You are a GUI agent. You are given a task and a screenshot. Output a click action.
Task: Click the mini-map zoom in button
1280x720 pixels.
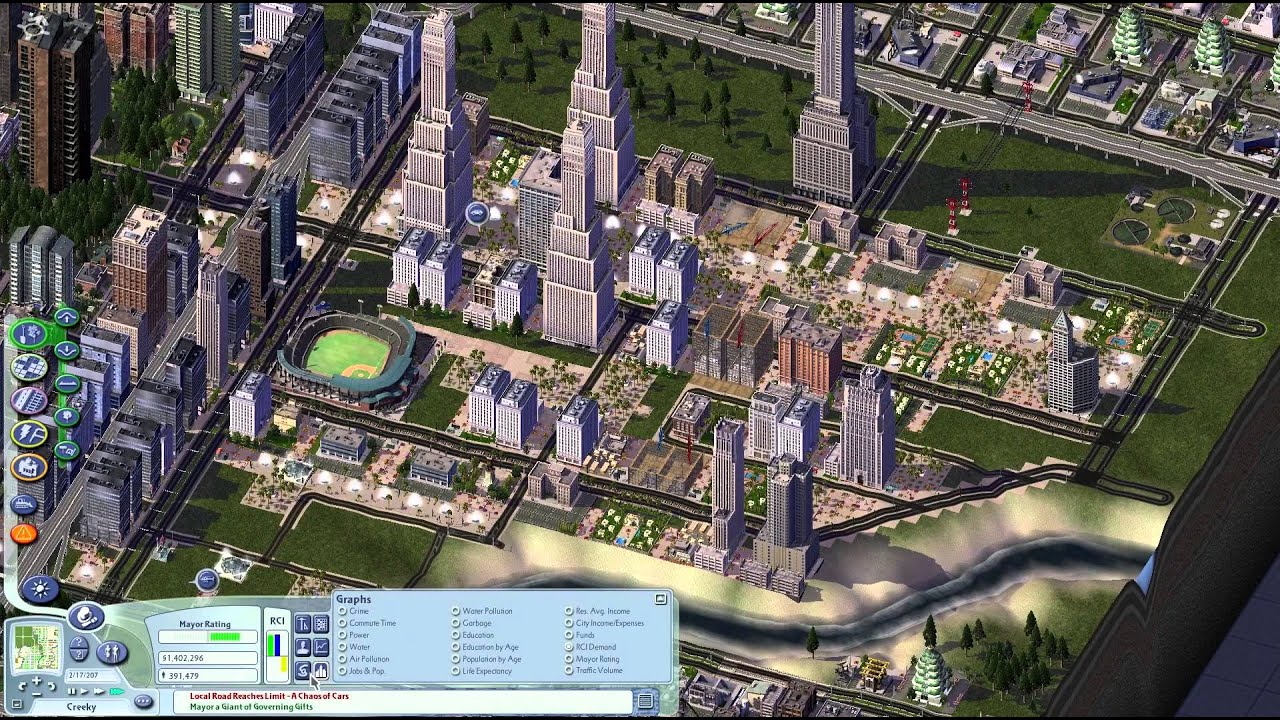[37, 681]
